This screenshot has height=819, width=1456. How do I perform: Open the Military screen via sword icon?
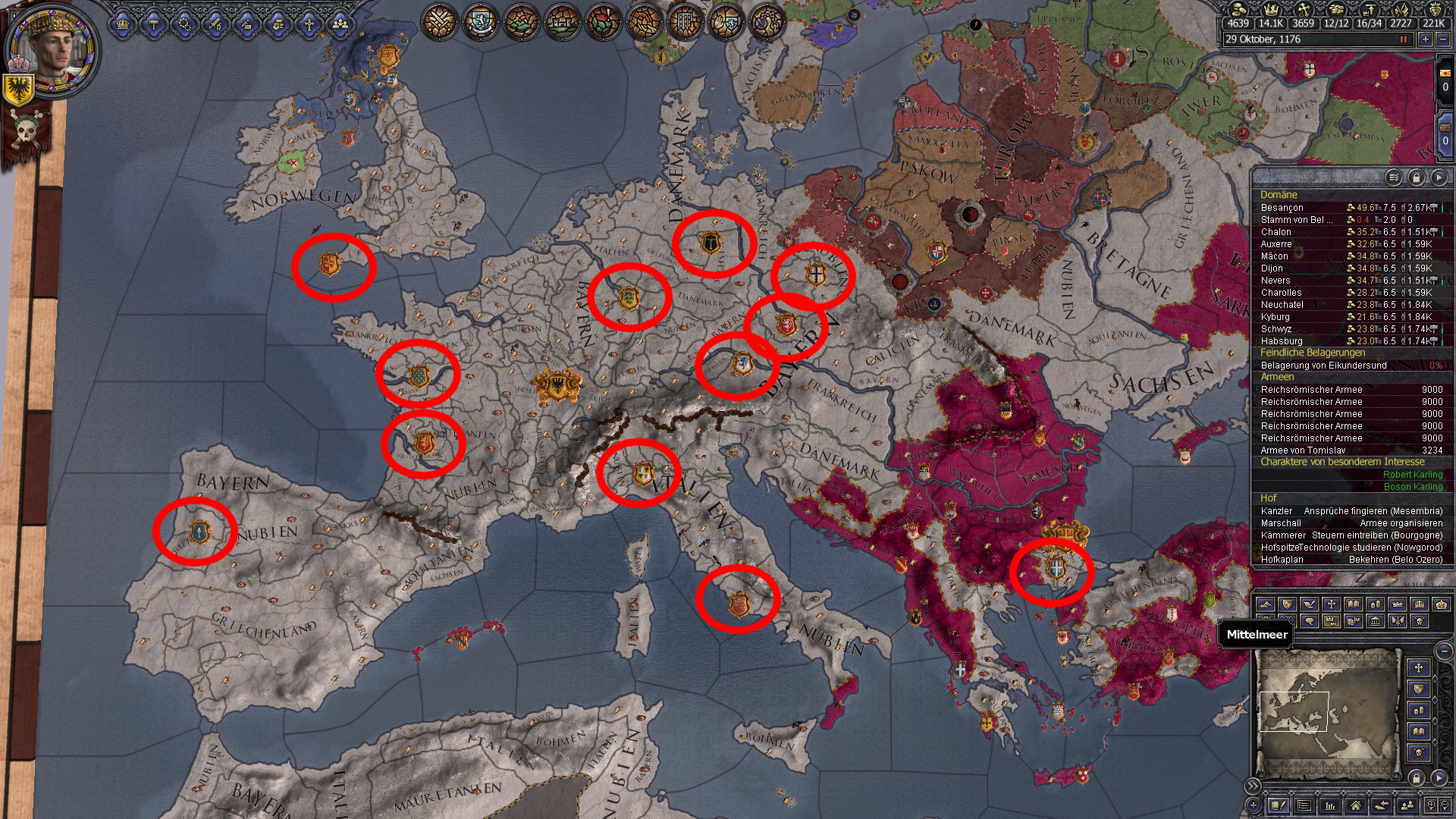(x=215, y=25)
